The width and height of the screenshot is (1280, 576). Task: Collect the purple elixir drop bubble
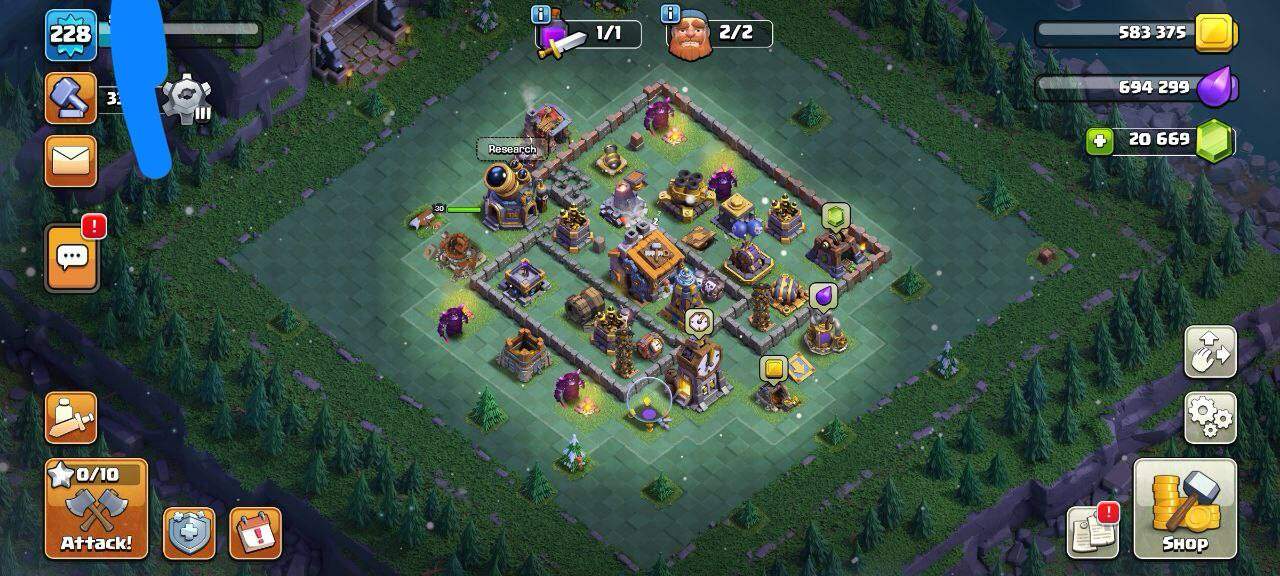tap(822, 296)
